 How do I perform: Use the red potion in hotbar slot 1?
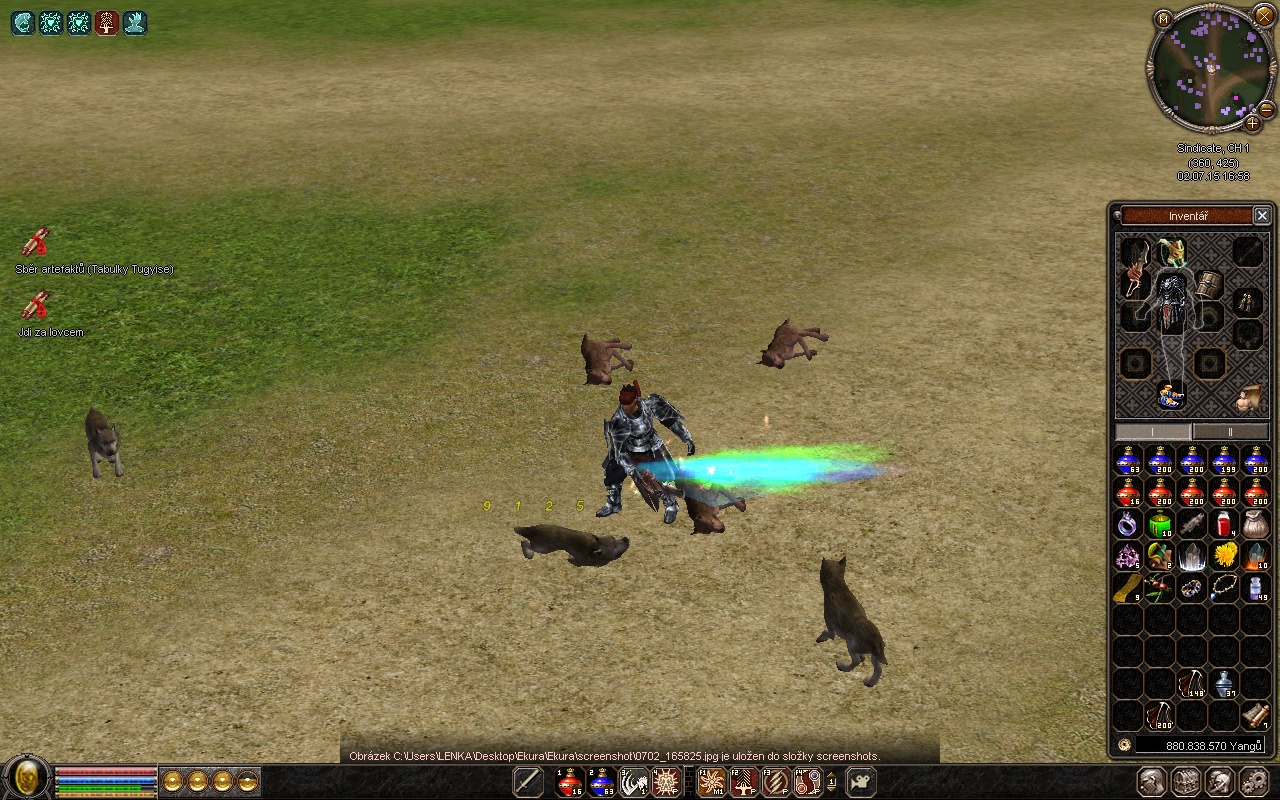[570, 782]
